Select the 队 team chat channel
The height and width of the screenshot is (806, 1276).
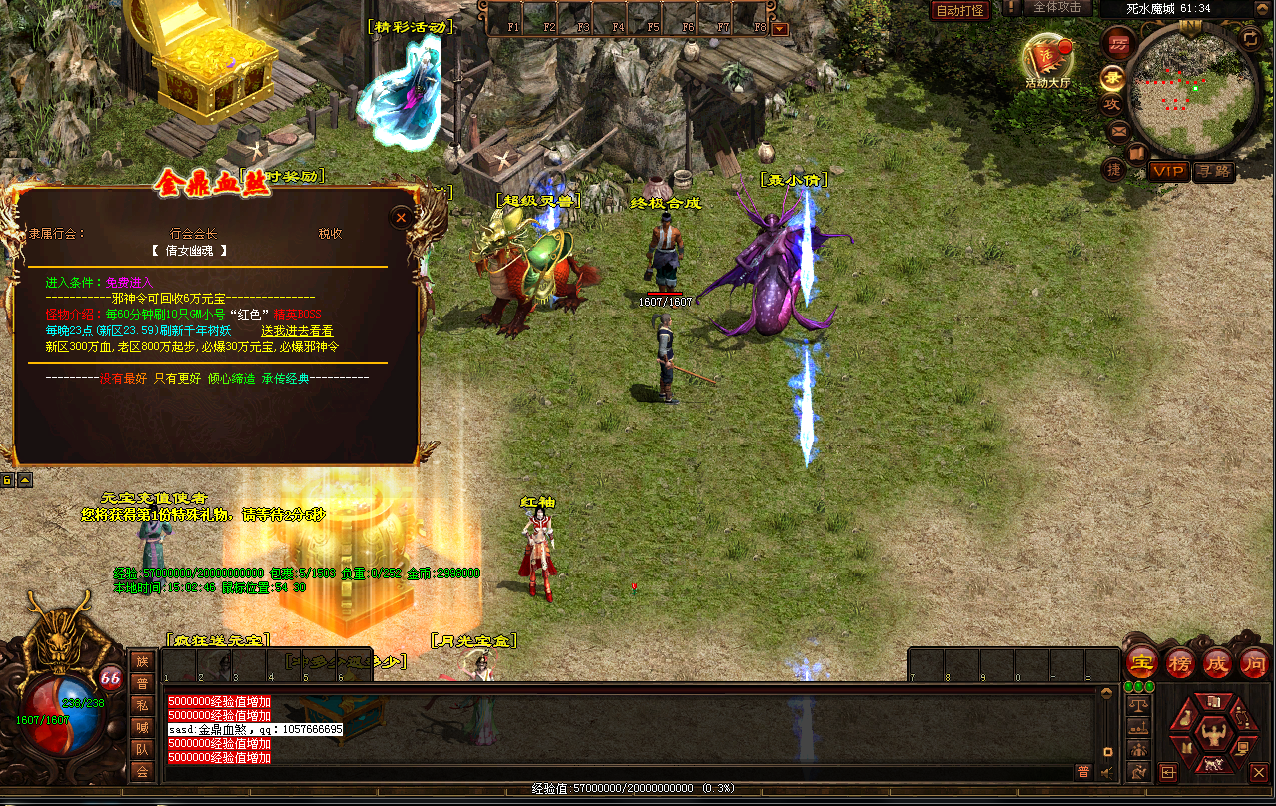(x=142, y=750)
